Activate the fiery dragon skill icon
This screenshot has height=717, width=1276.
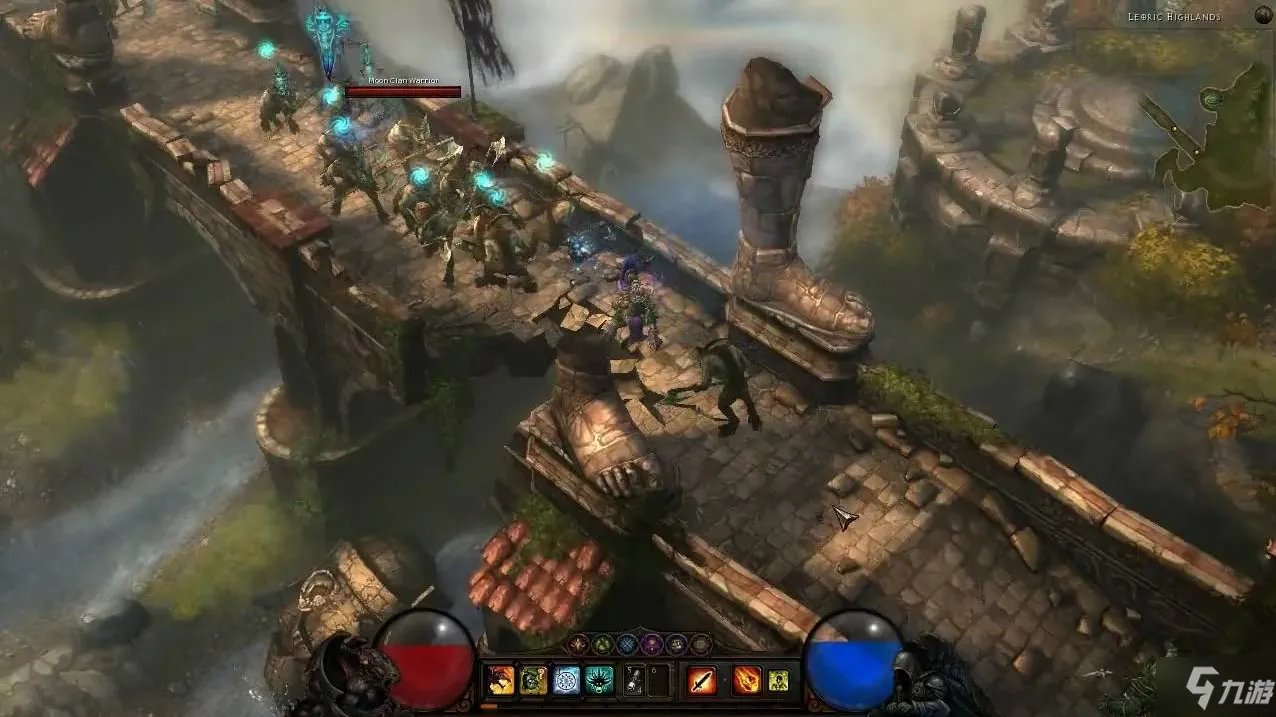click(x=499, y=680)
